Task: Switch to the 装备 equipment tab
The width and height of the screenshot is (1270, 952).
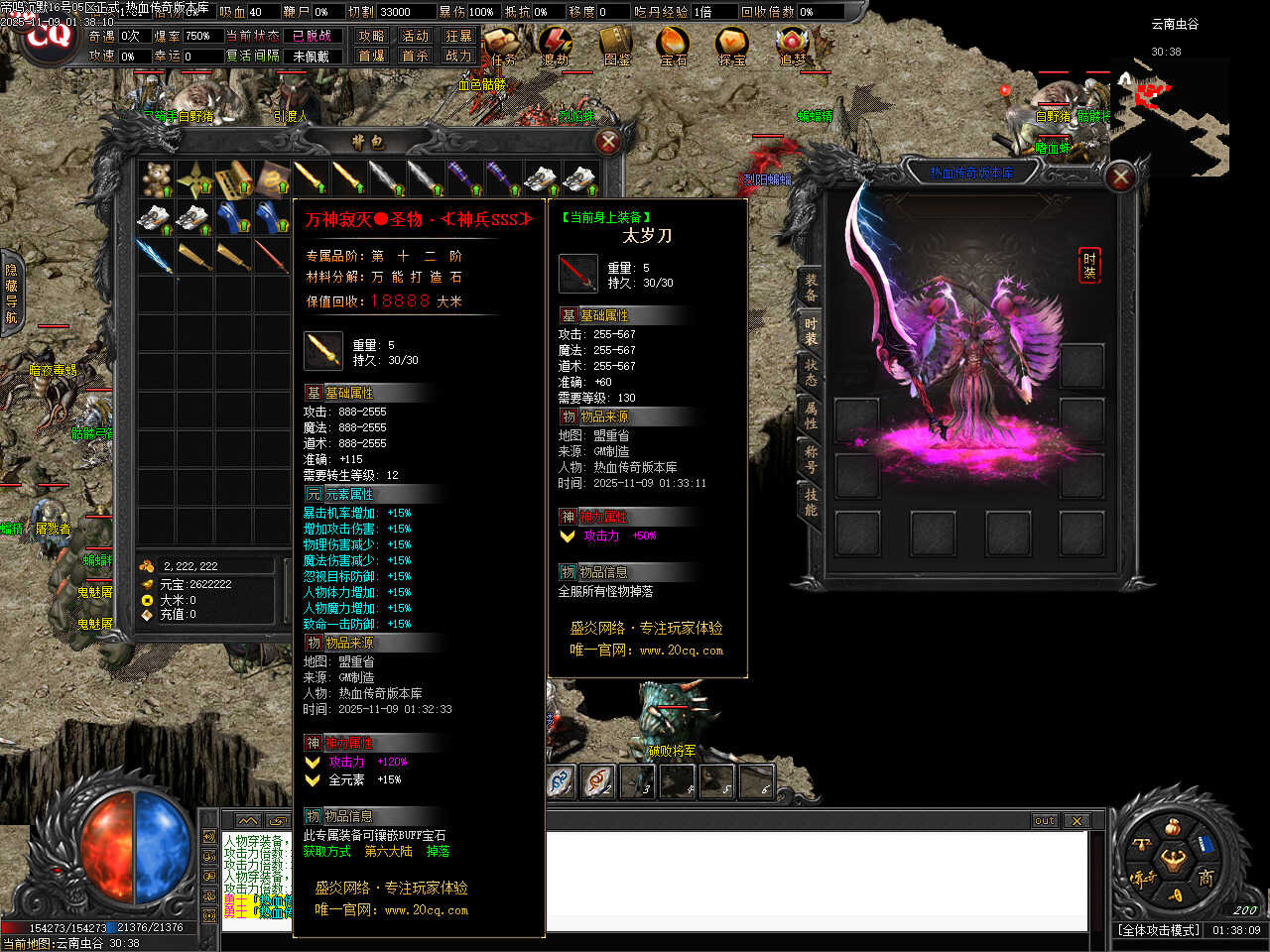Action: [811, 288]
